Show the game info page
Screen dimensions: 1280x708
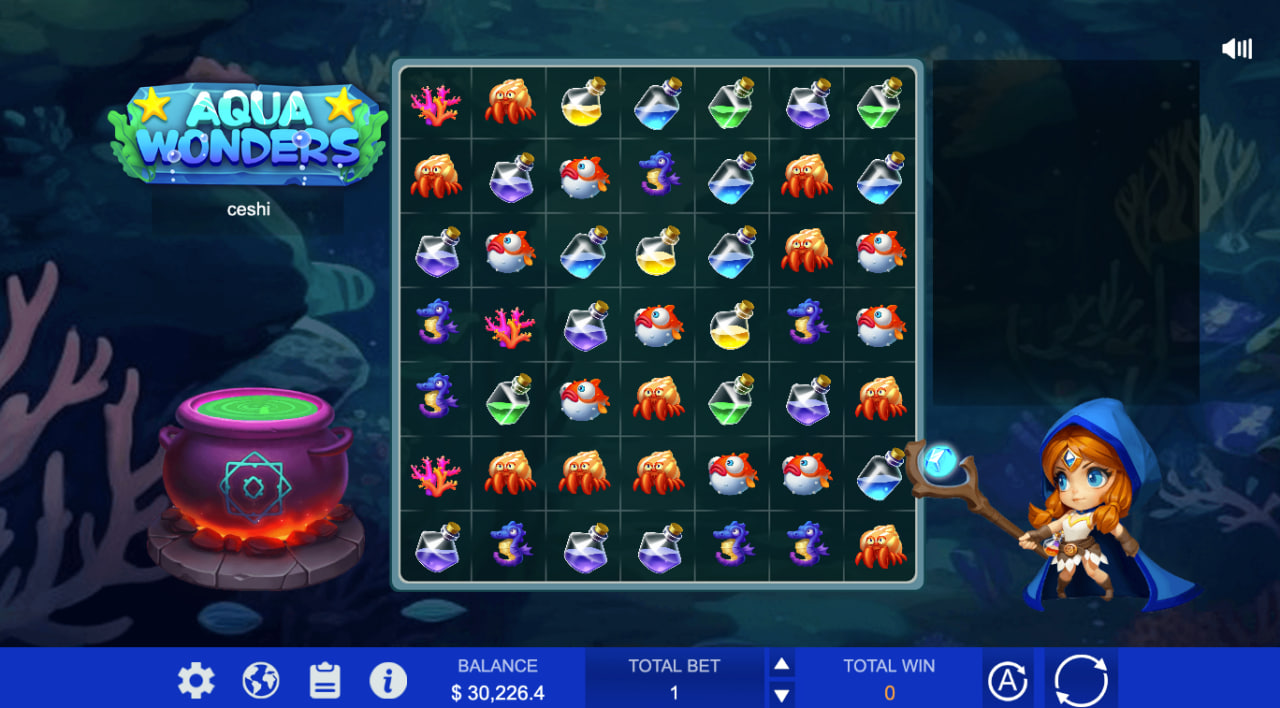point(388,681)
